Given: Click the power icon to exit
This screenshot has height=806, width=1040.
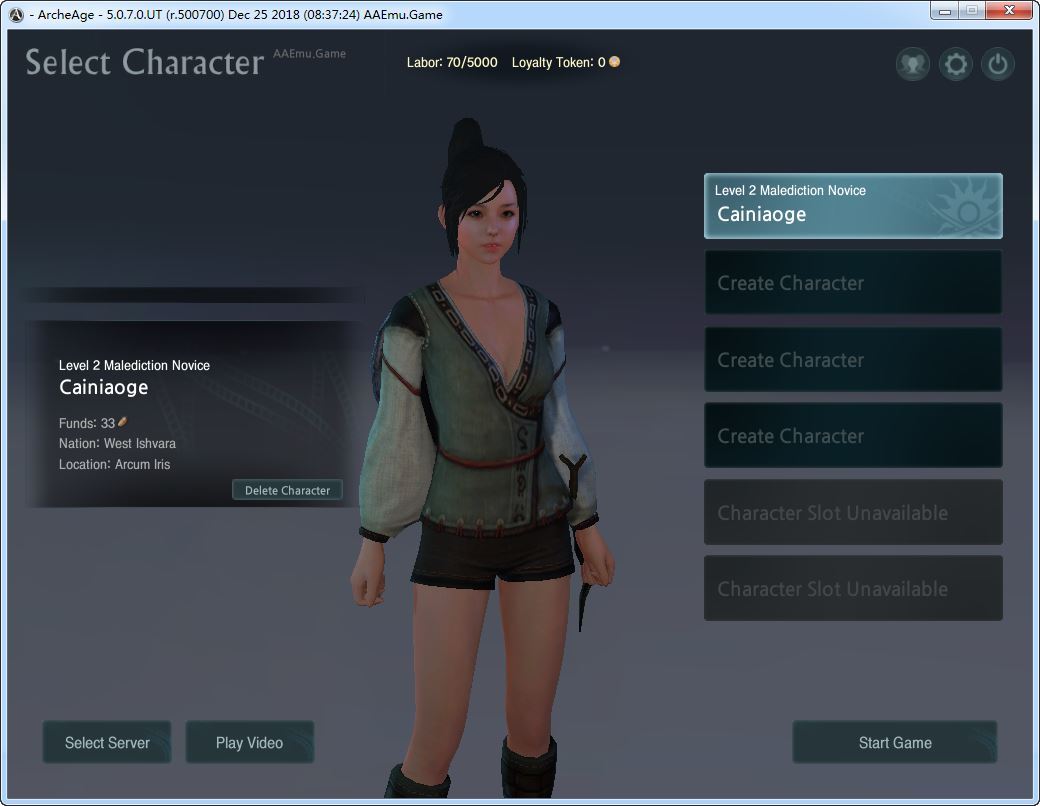Looking at the screenshot, I should click(x=998, y=65).
